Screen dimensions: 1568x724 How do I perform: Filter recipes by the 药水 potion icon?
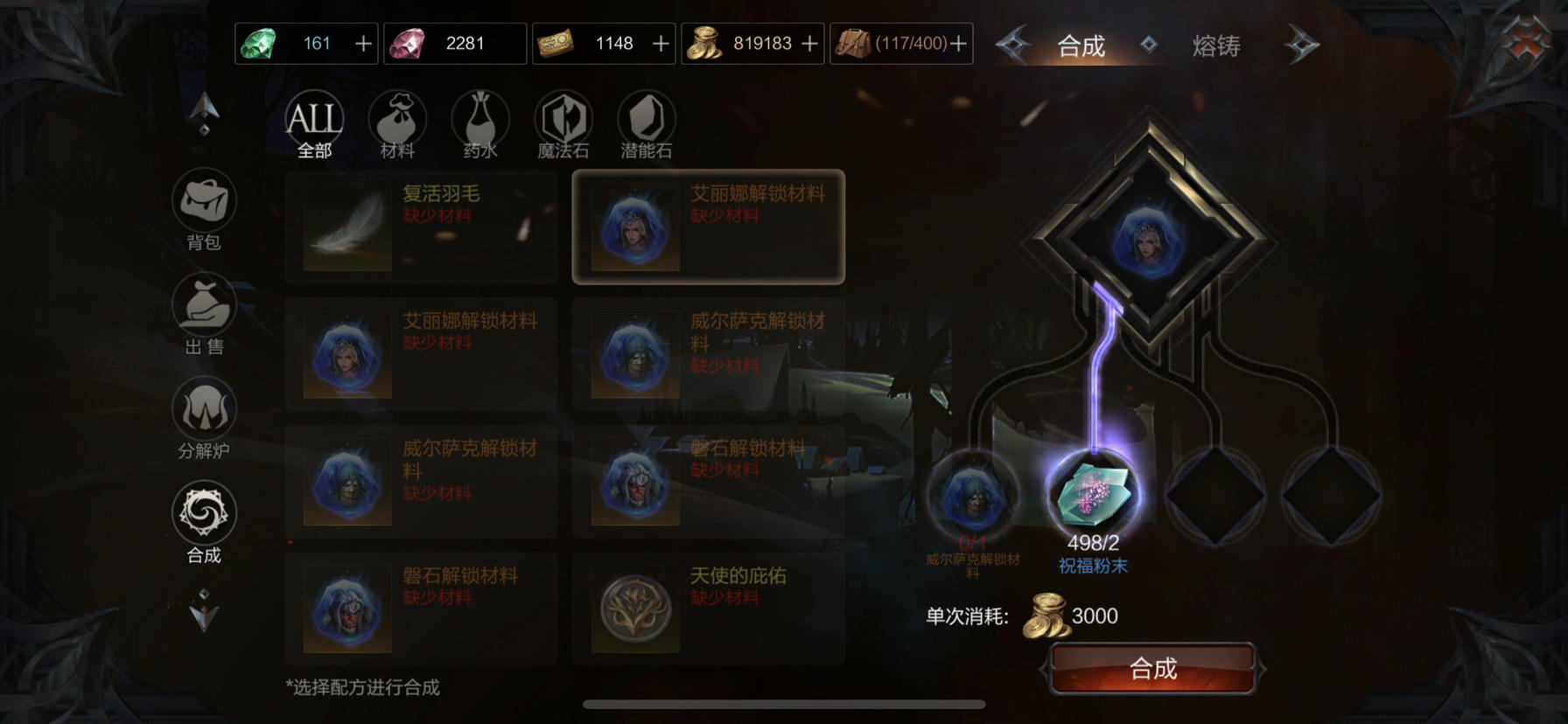coord(481,118)
